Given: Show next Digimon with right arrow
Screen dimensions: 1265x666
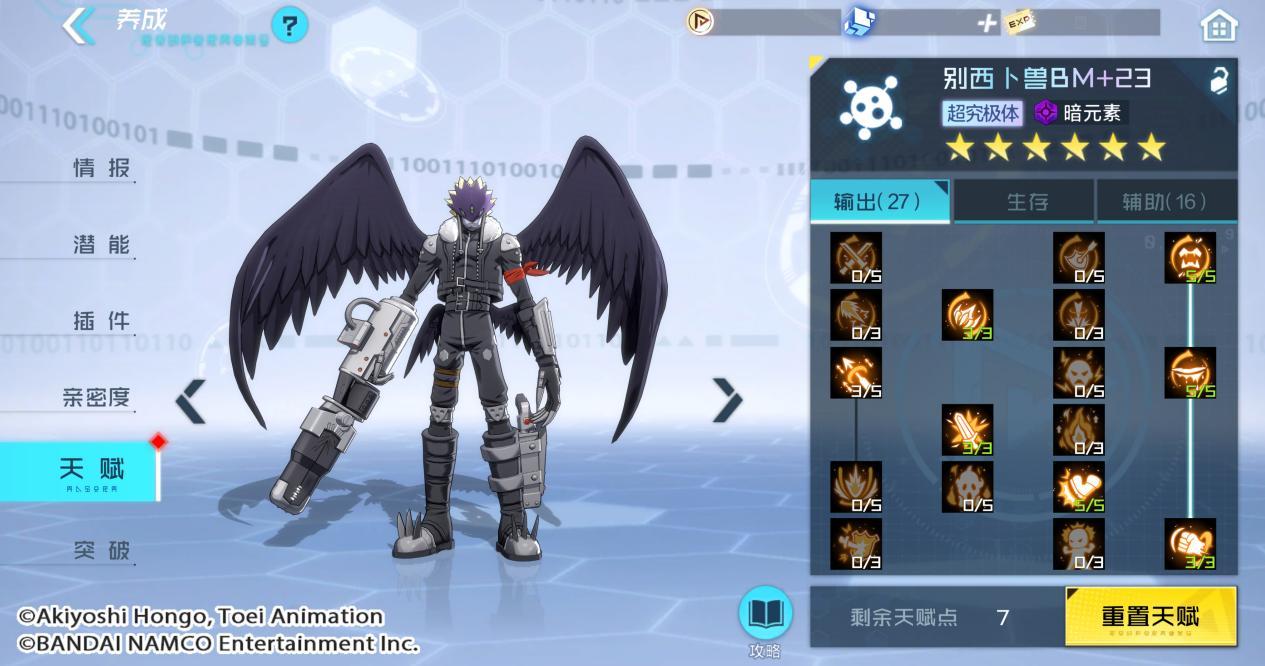Looking at the screenshot, I should [728, 401].
